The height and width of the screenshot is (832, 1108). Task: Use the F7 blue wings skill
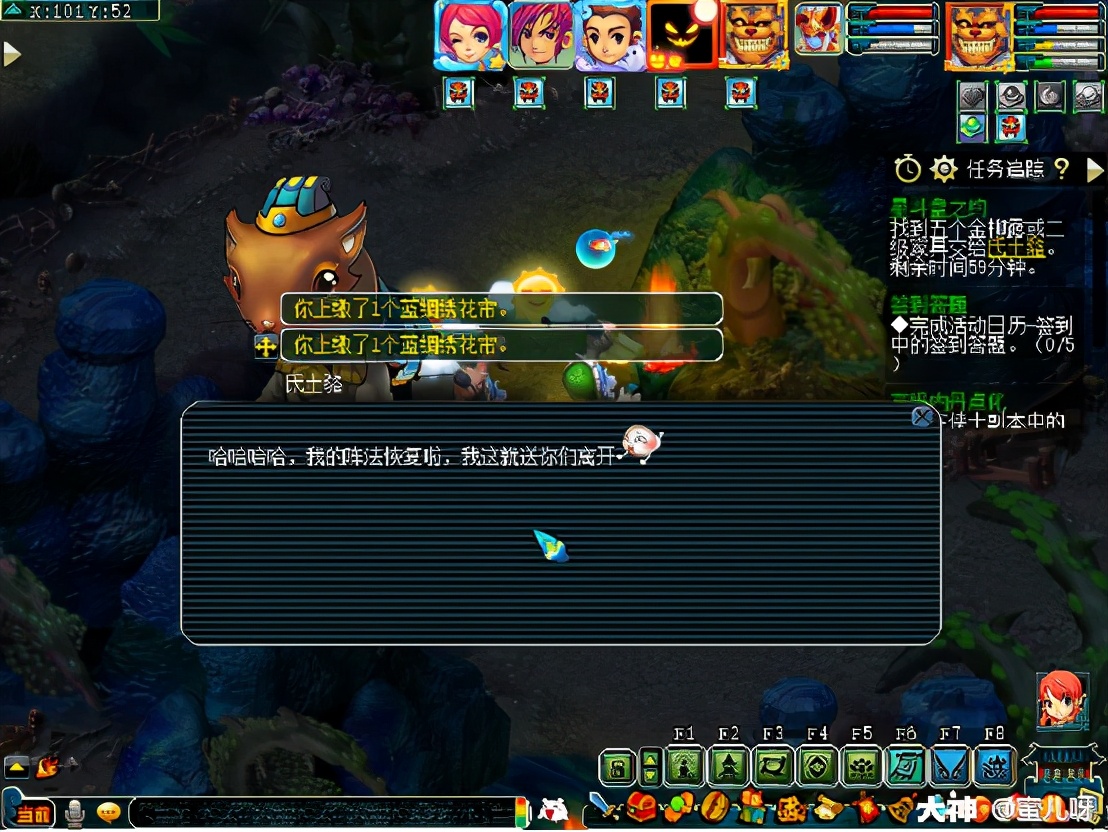pos(949,767)
